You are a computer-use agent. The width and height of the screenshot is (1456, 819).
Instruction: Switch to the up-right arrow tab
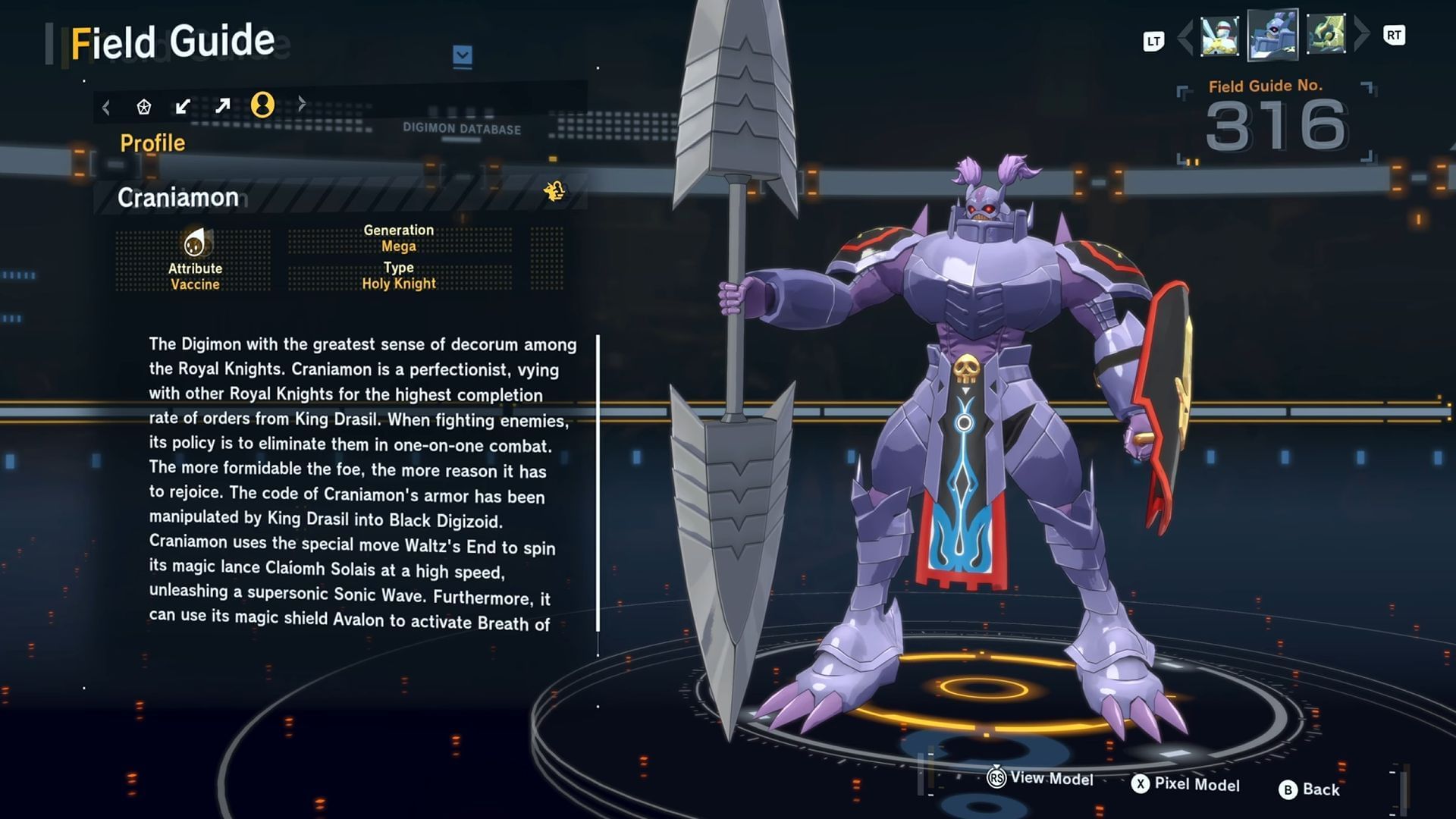[x=222, y=105]
